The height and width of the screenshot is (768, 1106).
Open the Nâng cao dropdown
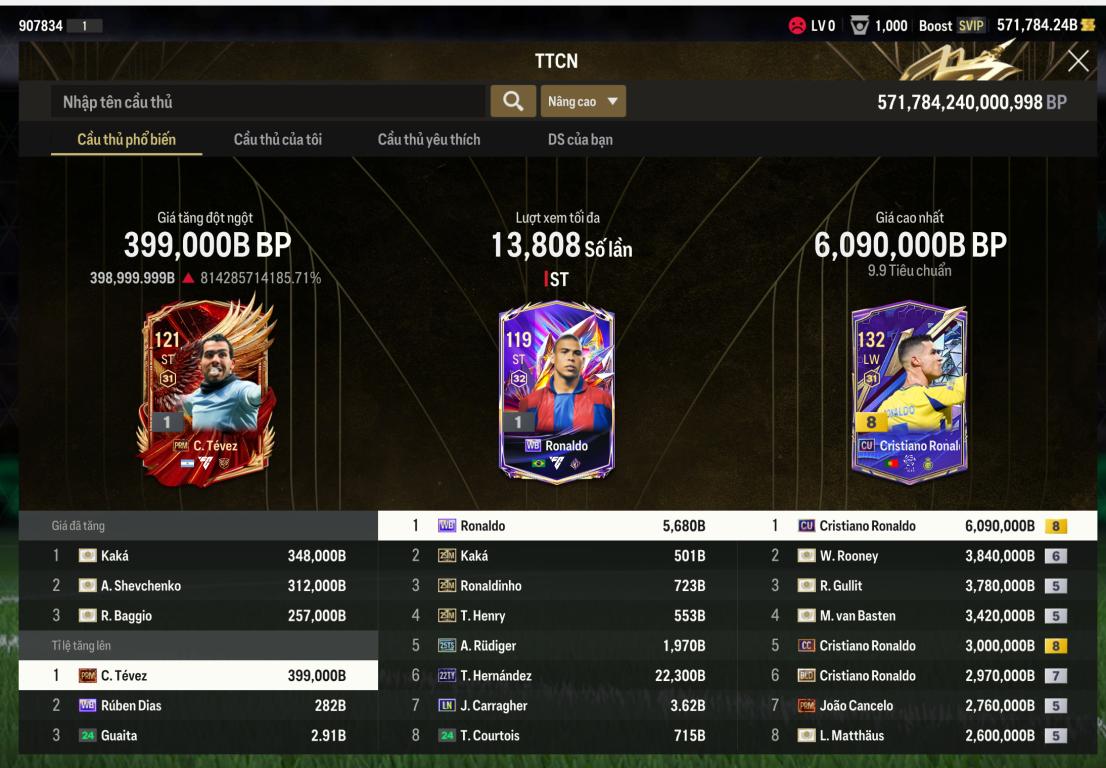point(583,101)
